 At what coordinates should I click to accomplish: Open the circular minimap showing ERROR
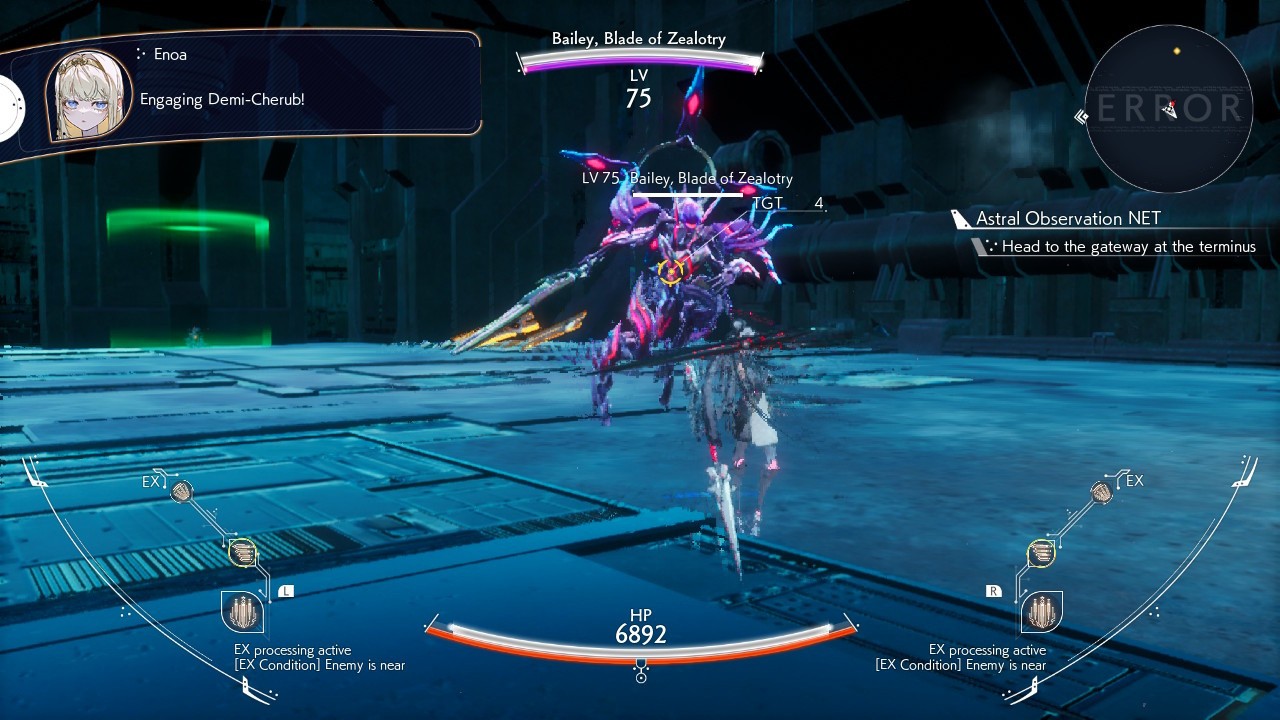coord(1168,108)
